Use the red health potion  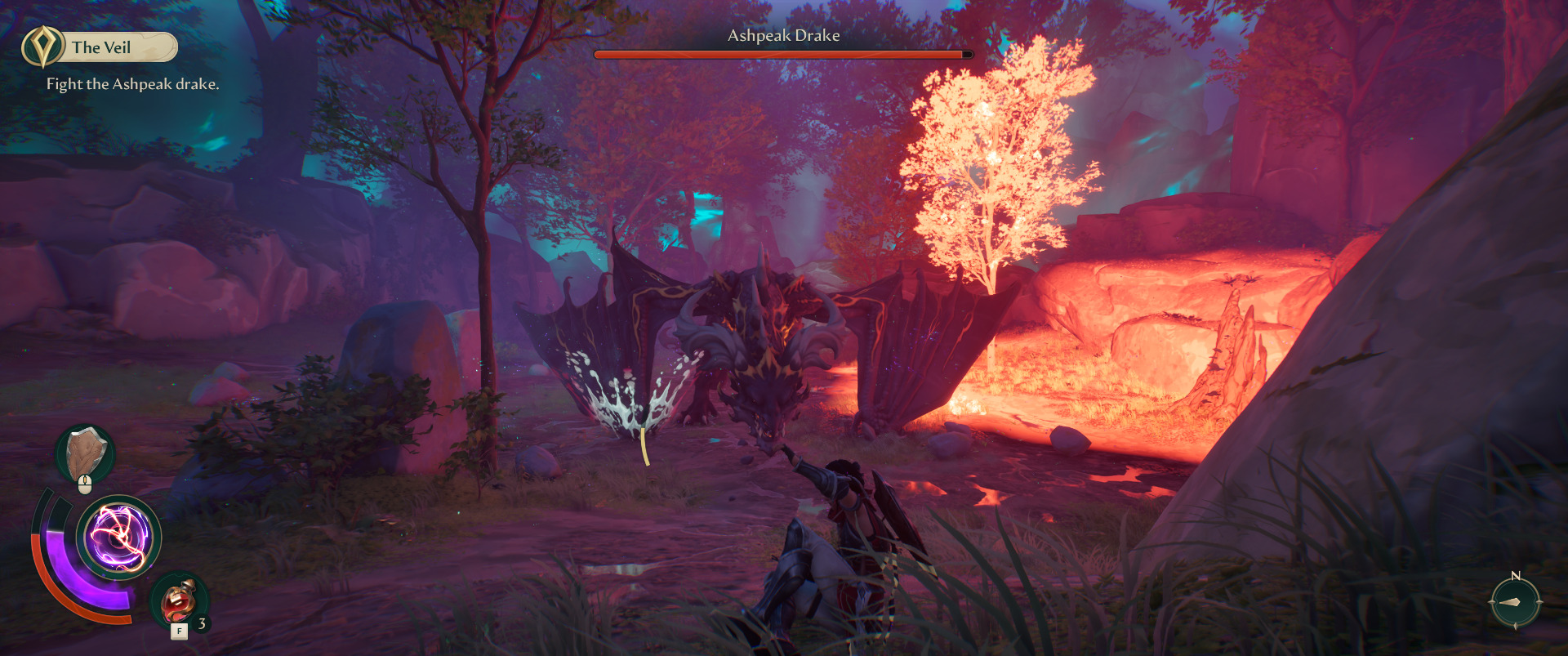(x=179, y=602)
